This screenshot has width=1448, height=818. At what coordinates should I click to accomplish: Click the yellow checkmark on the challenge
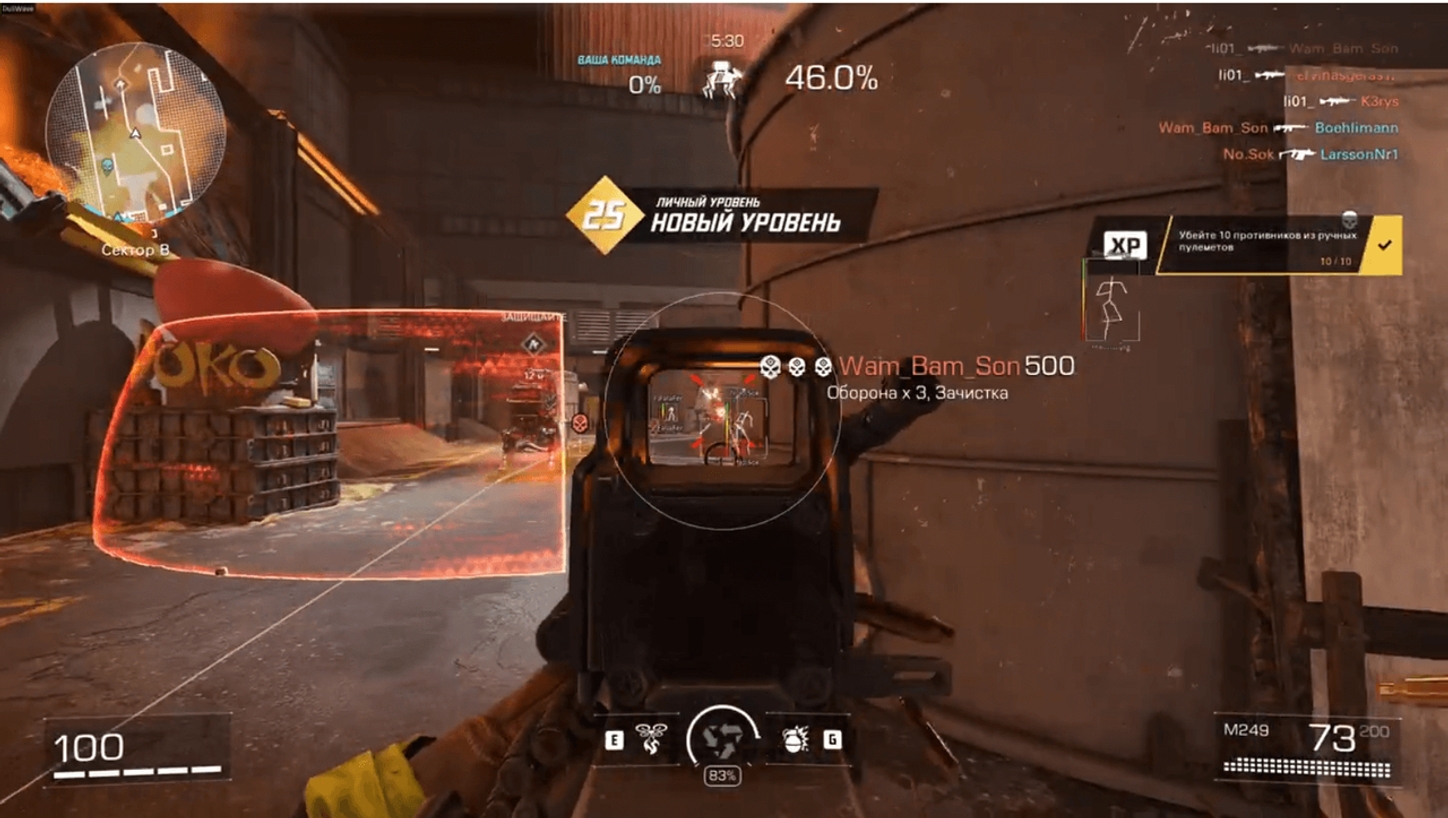[1384, 245]
